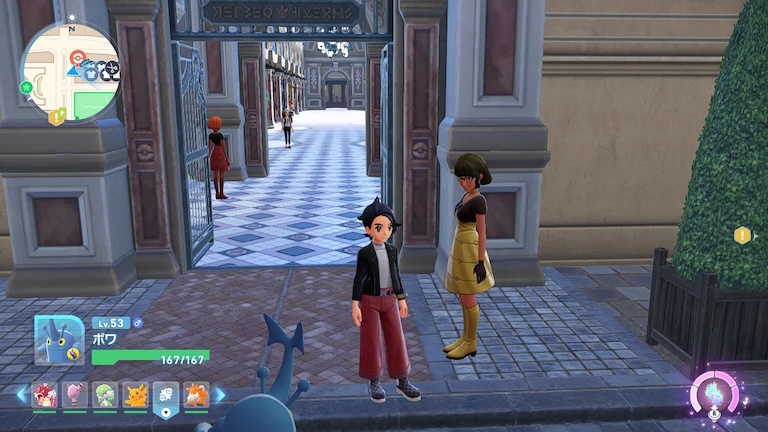Open the circular city minimap
768x432 pixels.
(70, 71)
